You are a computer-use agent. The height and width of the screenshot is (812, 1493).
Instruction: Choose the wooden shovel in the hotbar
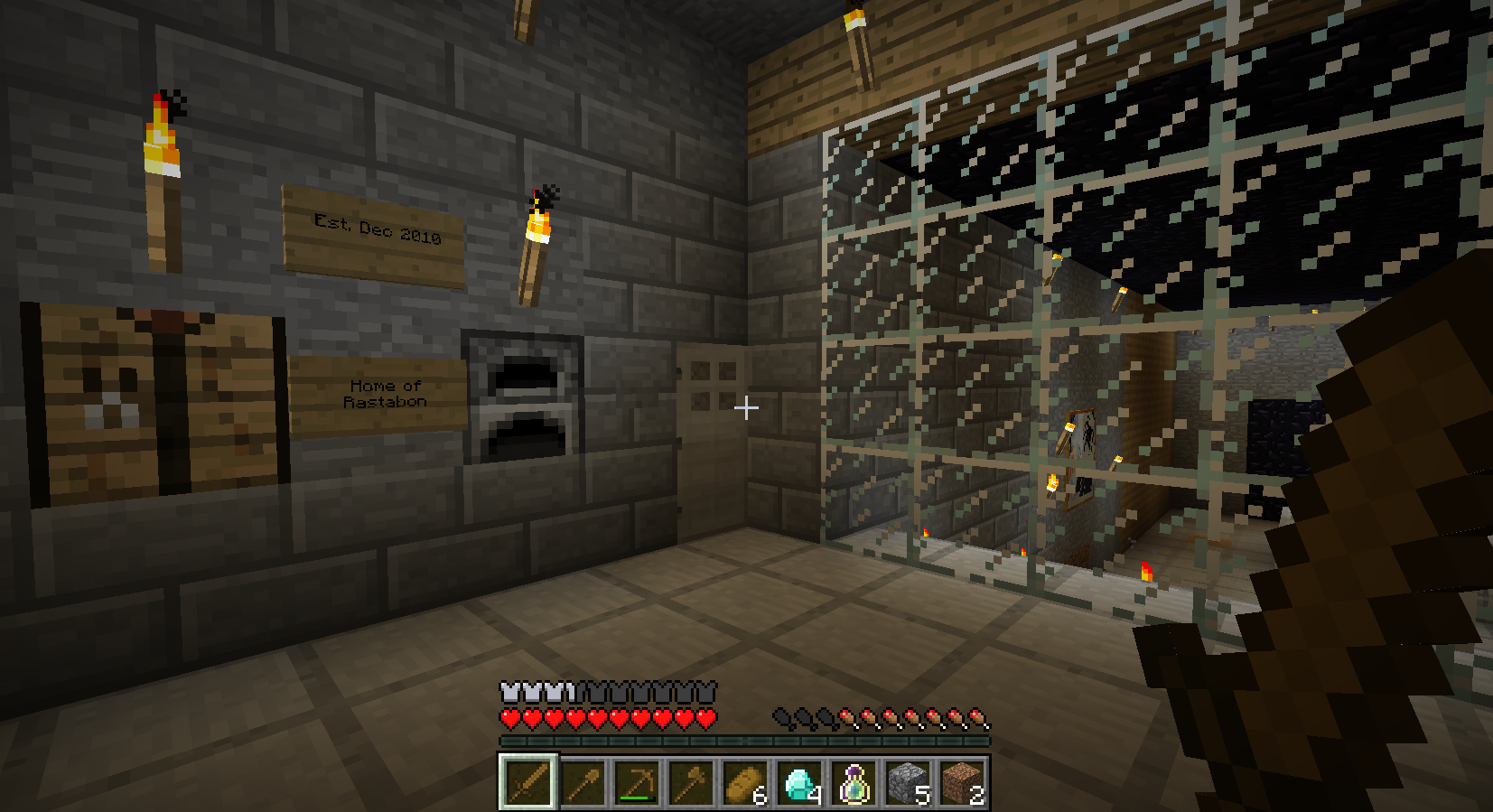[x=583, y=782]
